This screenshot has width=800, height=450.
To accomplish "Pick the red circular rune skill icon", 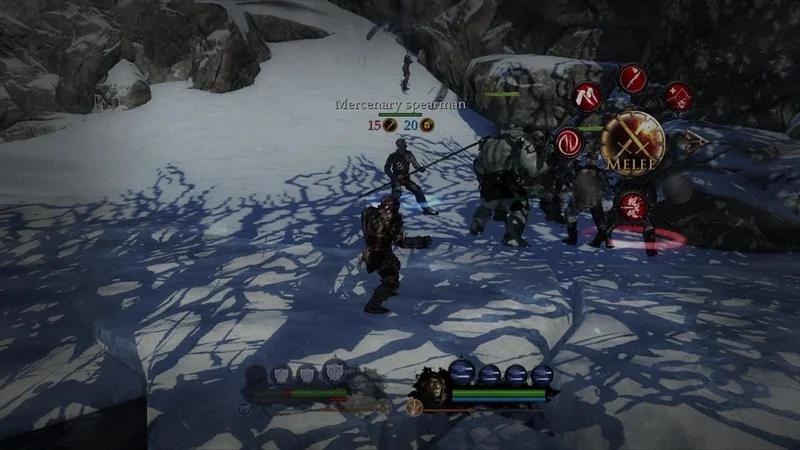I will pos(569,141).
